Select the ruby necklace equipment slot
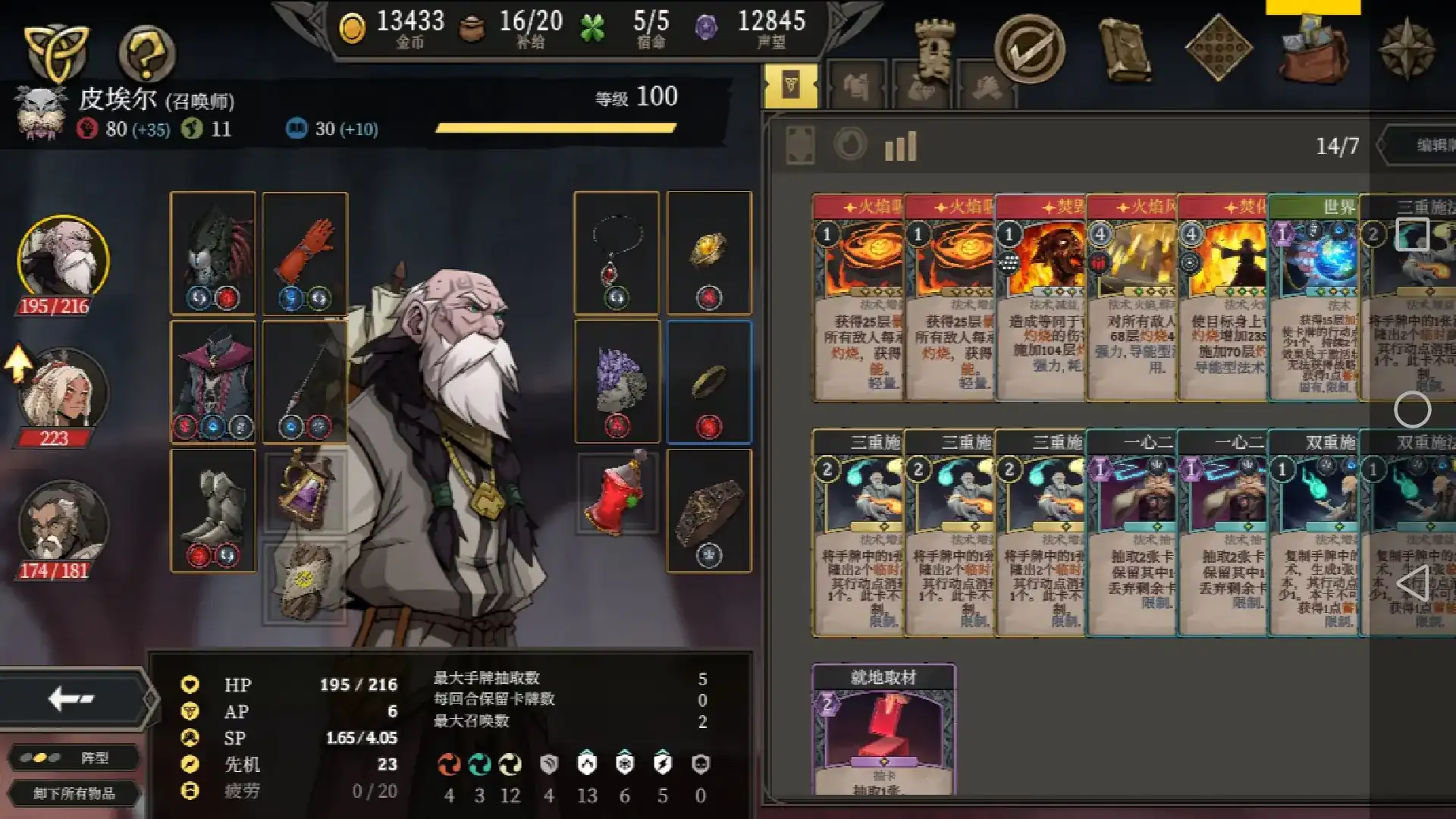Screen dimensions: 1456x819 (617, 253)
